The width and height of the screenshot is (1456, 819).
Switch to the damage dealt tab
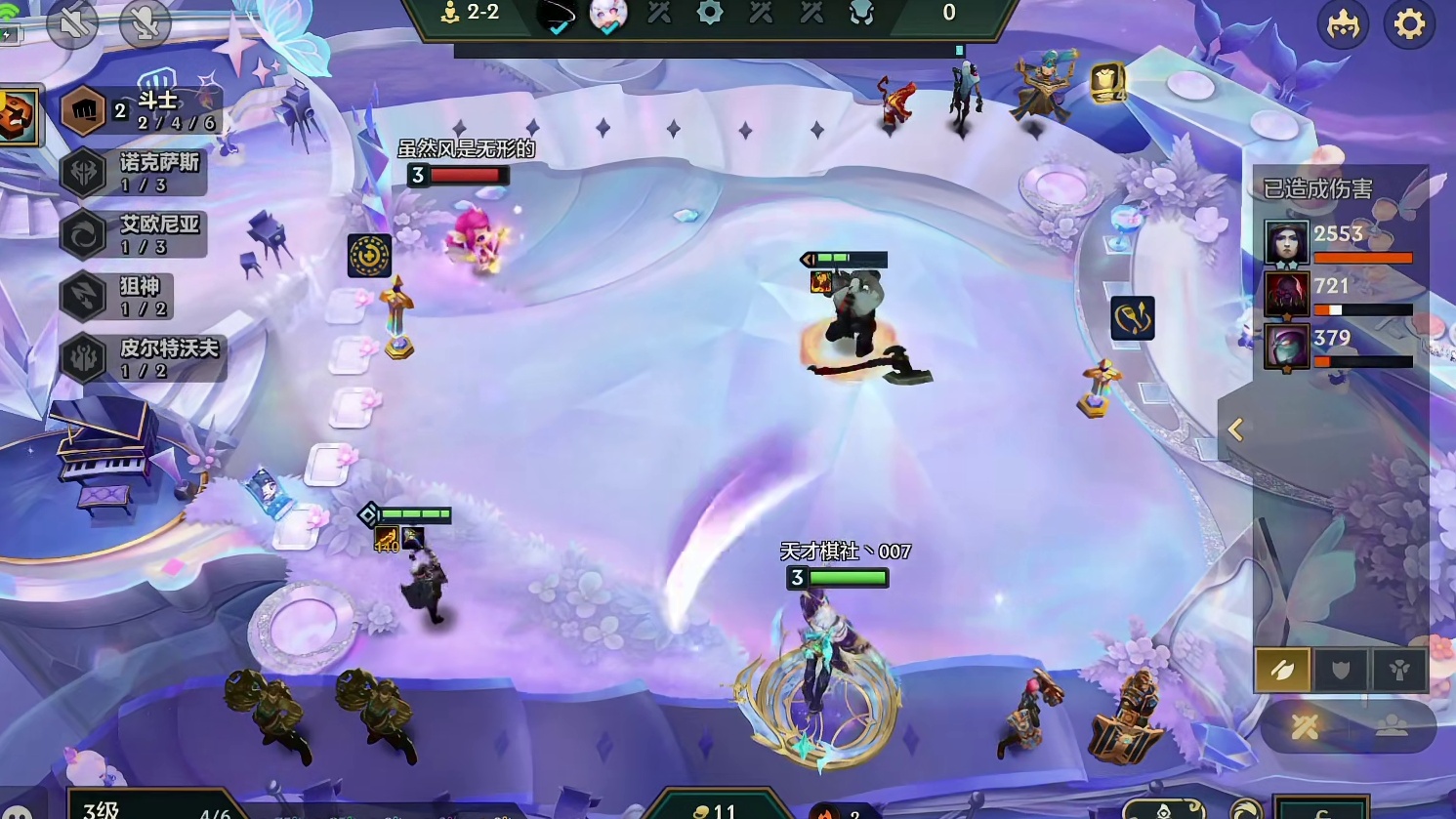[x=1282, y=670]
